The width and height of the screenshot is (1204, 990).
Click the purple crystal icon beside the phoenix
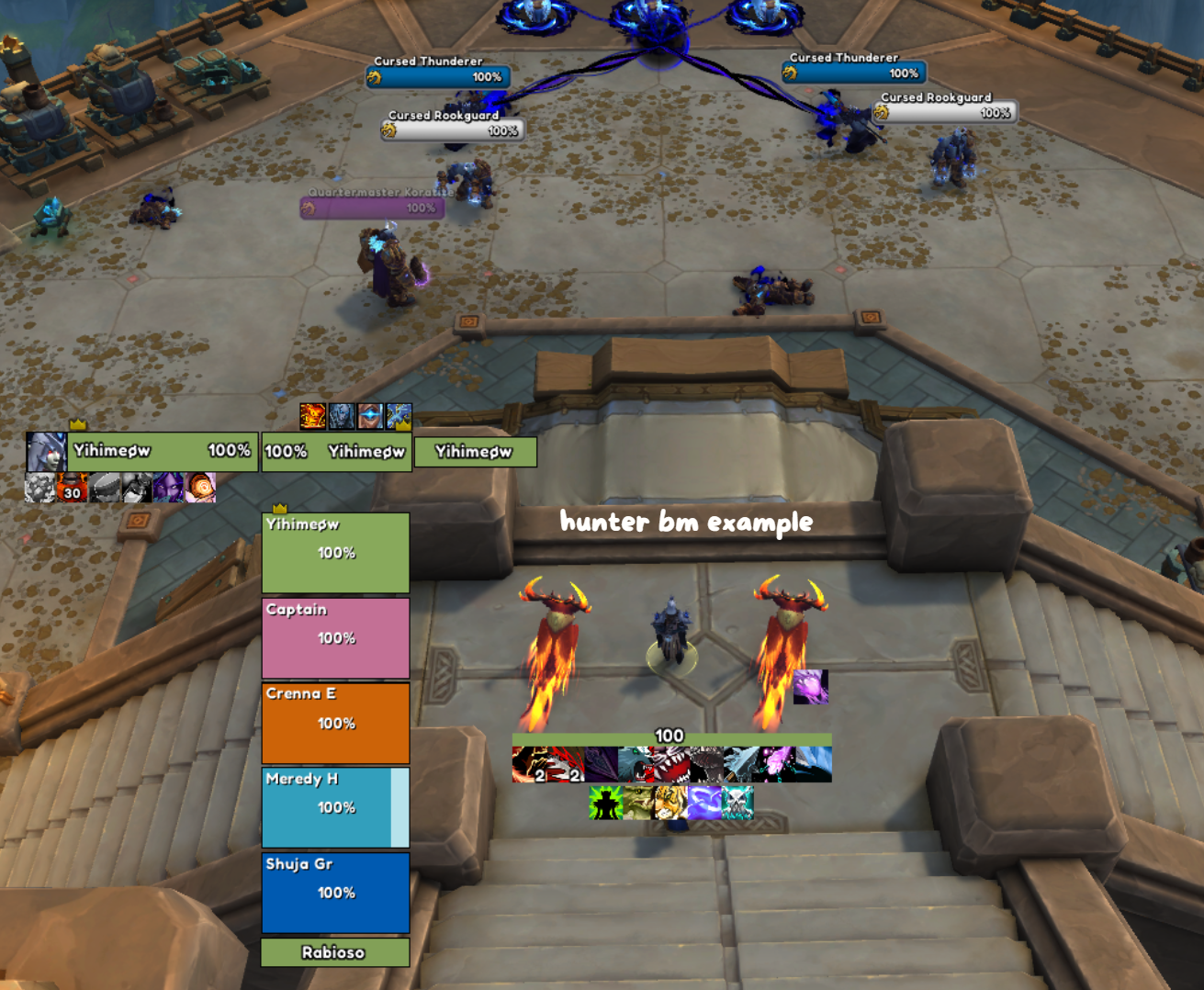810,686
